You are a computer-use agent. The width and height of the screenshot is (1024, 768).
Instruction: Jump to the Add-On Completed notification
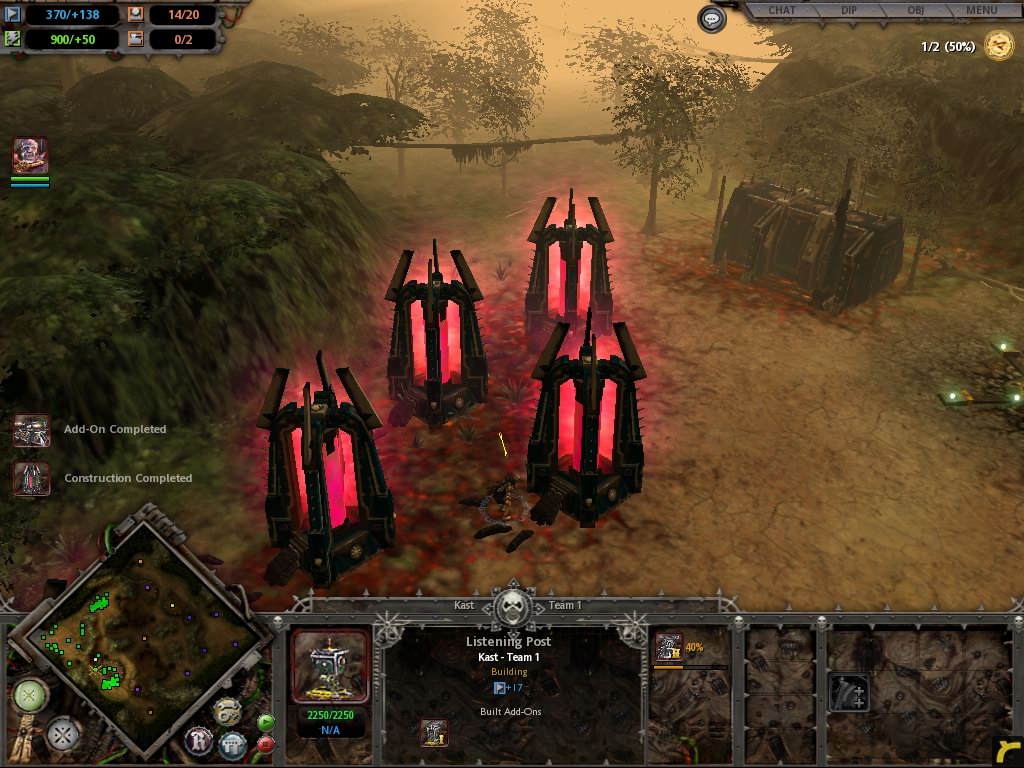point(31,430)
